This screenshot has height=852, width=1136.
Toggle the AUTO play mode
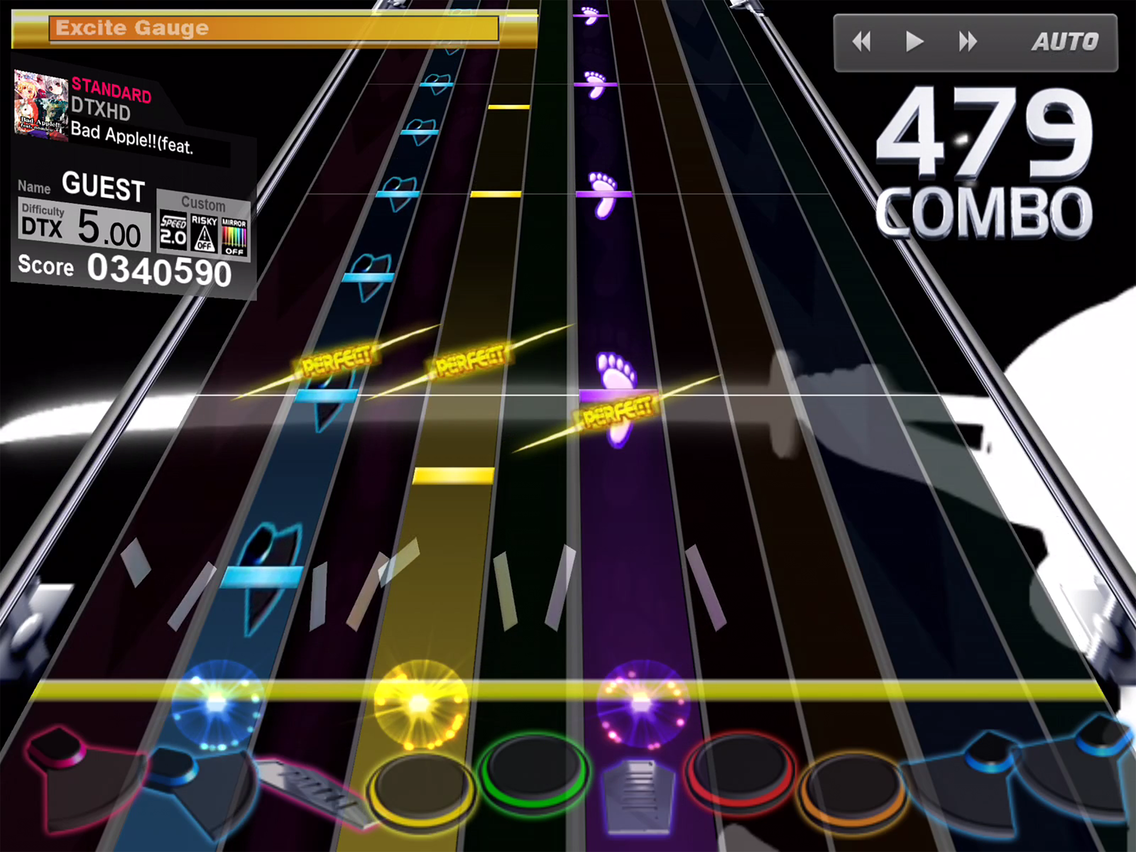click(1065, 42)
